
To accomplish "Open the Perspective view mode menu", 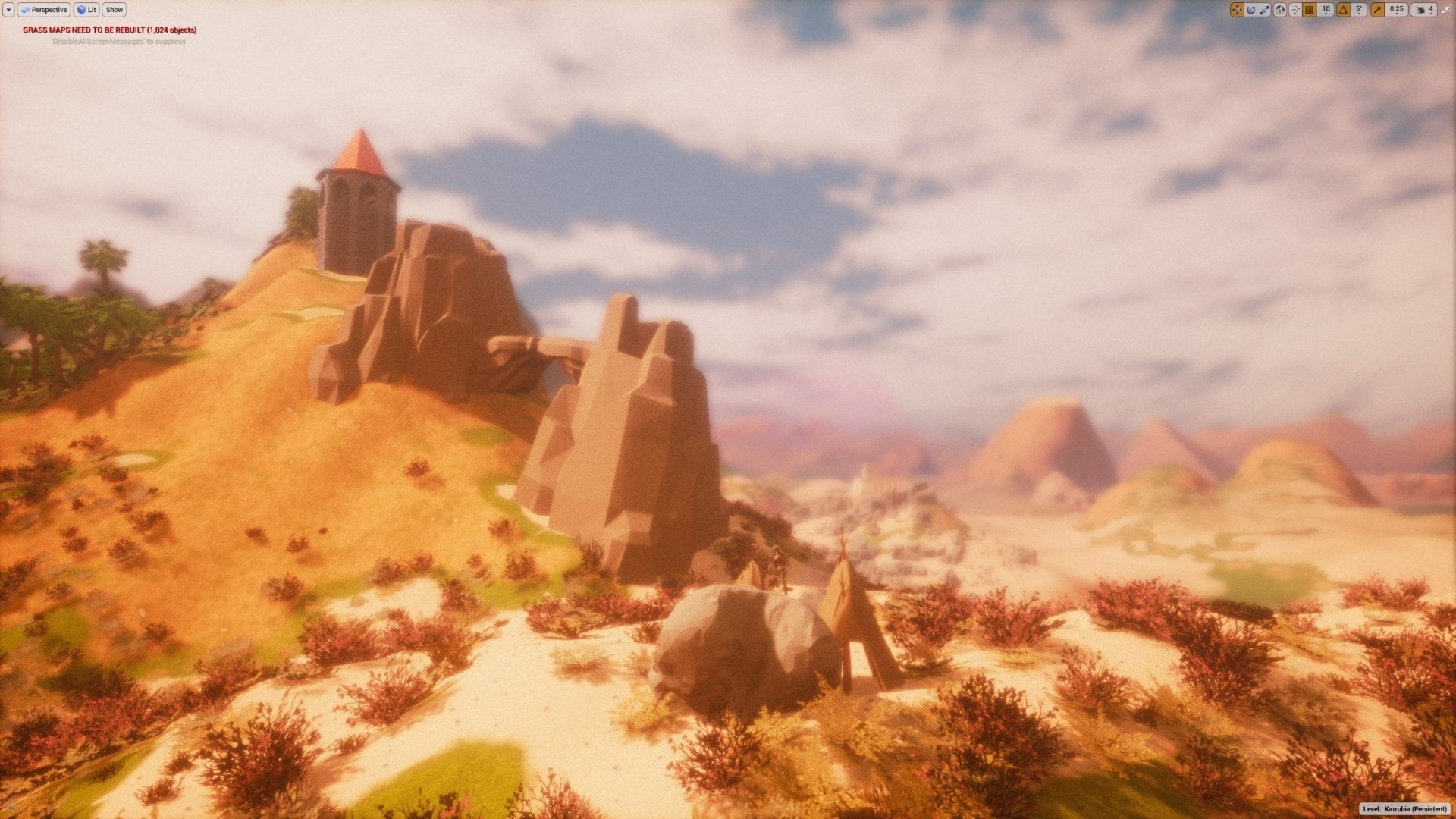I will pyautogui.click(x=44, y=10).
